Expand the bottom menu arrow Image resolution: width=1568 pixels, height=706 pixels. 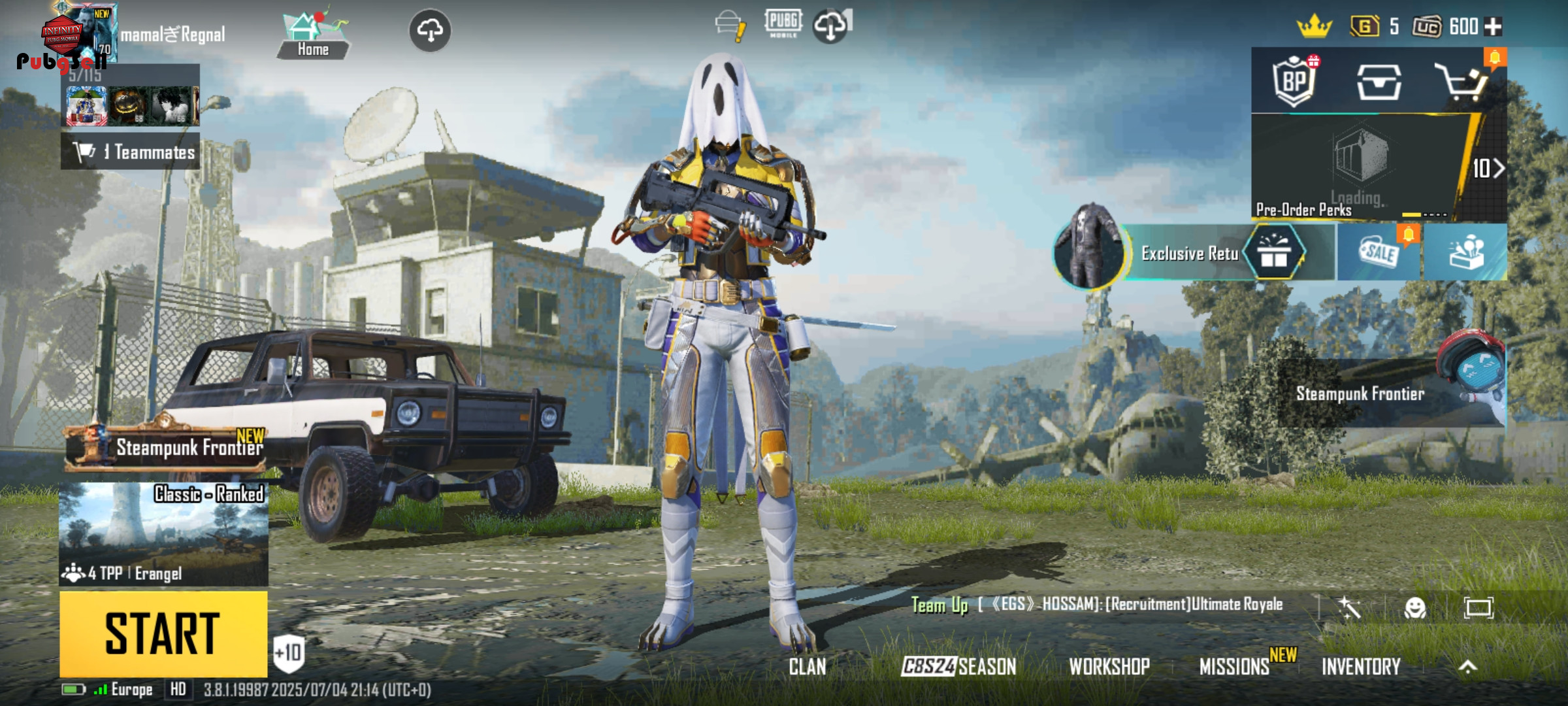(1468, 666)
